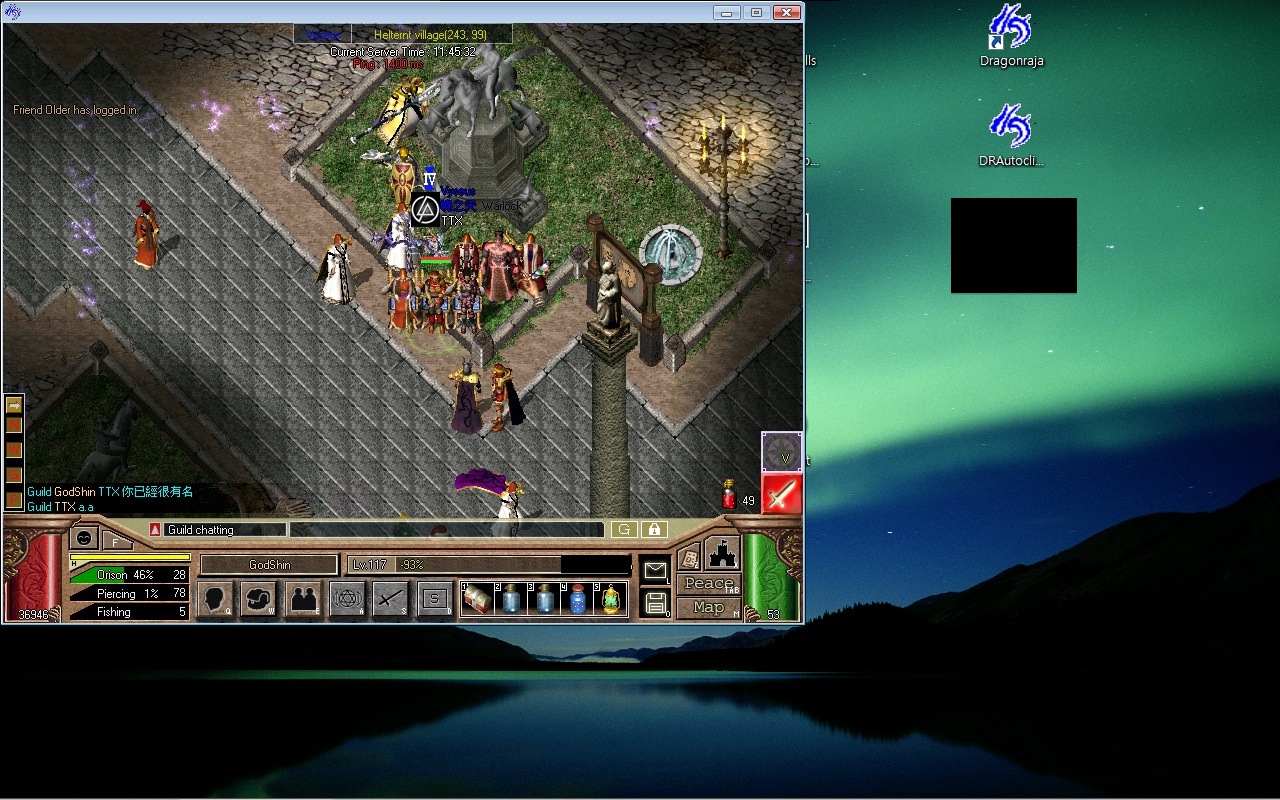The image size is (1280, 800).
Task: Open the castle icon button
Action: [x=722, y=553]
